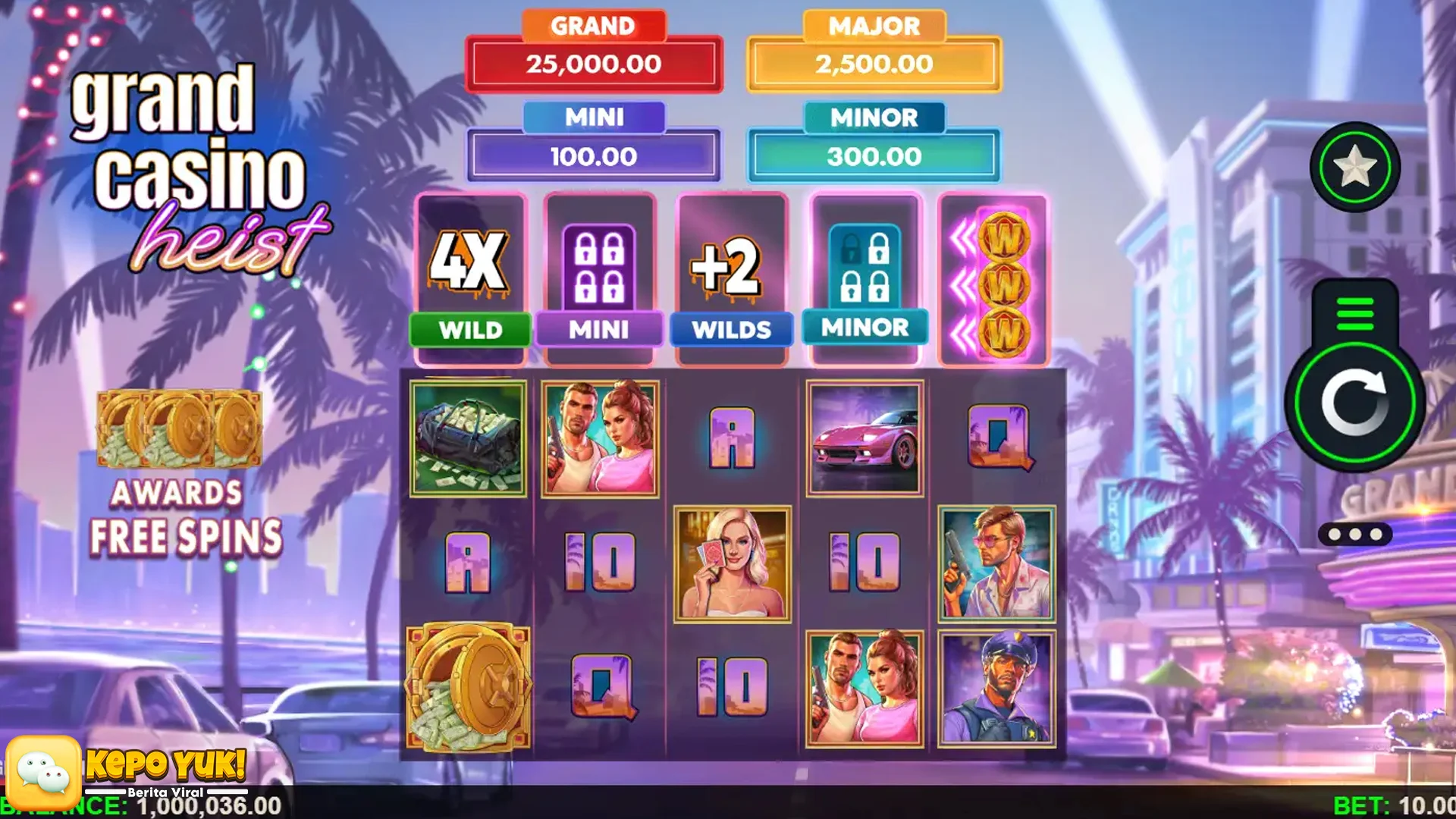Toggle the three-dot settings indicator
Viewport: 1456px width, 819px height.
pos(1354,533)
